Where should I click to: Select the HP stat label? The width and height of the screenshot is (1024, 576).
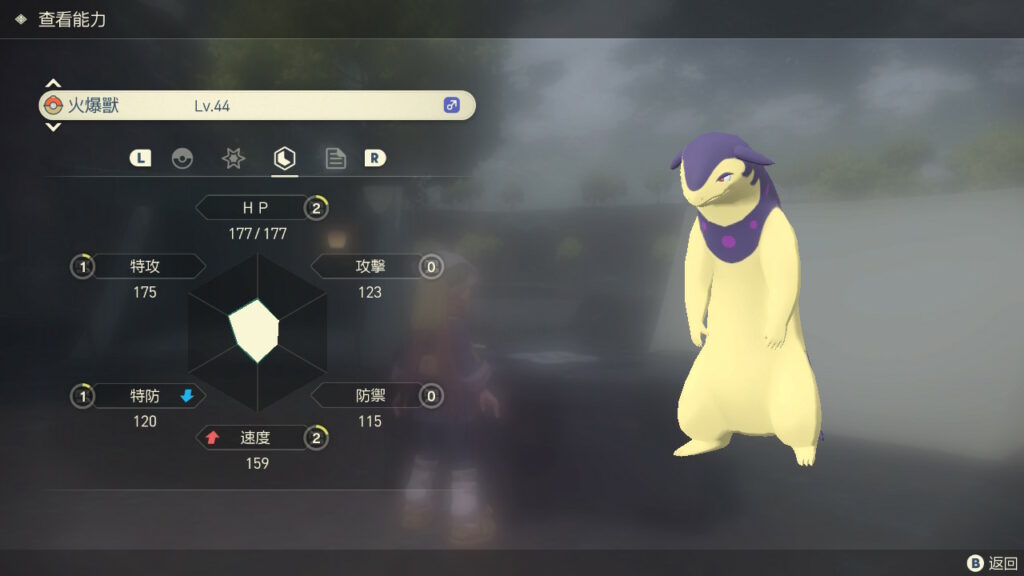255,208
